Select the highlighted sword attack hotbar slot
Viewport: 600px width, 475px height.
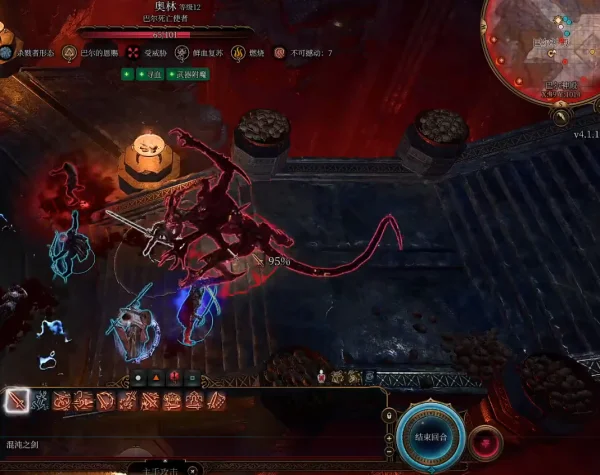click(x=17, y=401)
